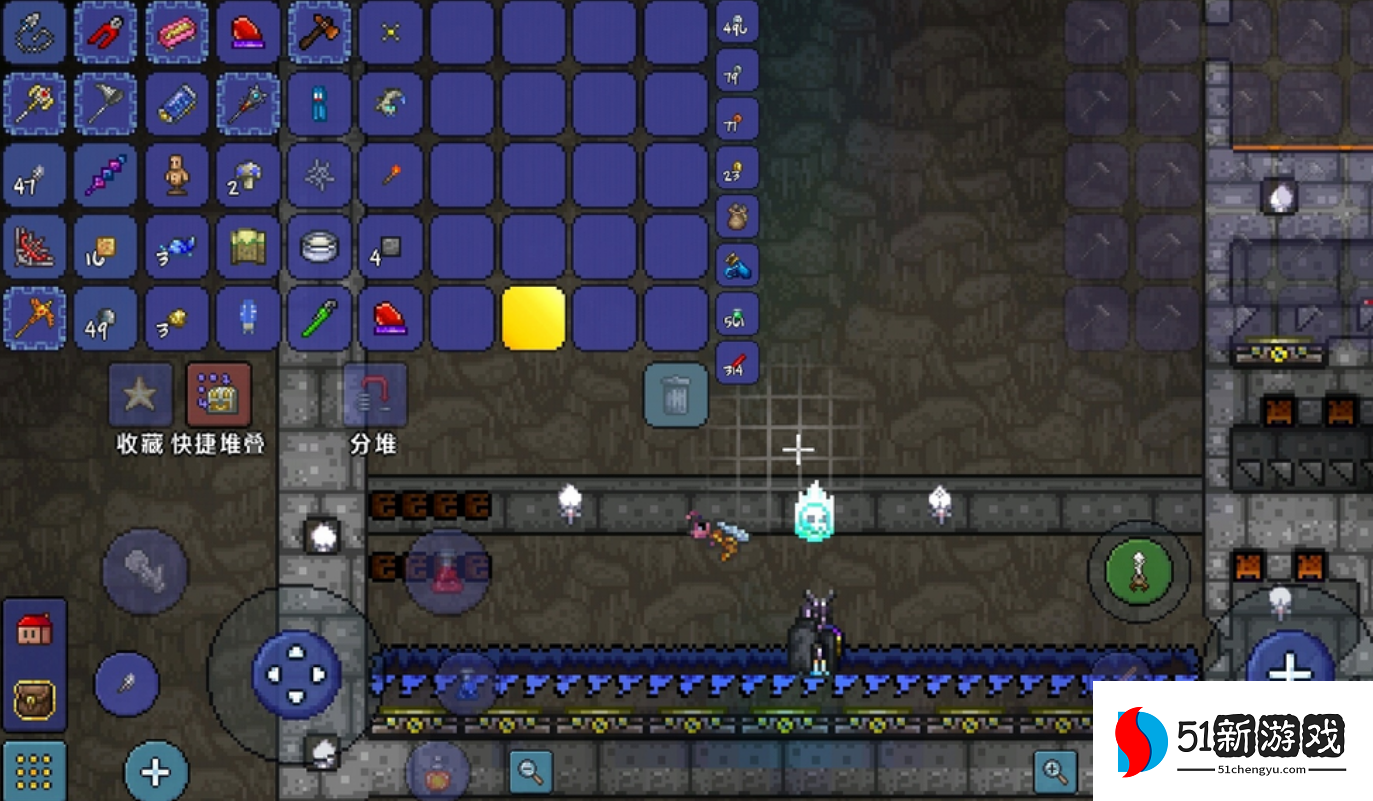Activate the 分堆 split stack button
The height and width of the screenshot is (801, 1373).
[374, 395]
